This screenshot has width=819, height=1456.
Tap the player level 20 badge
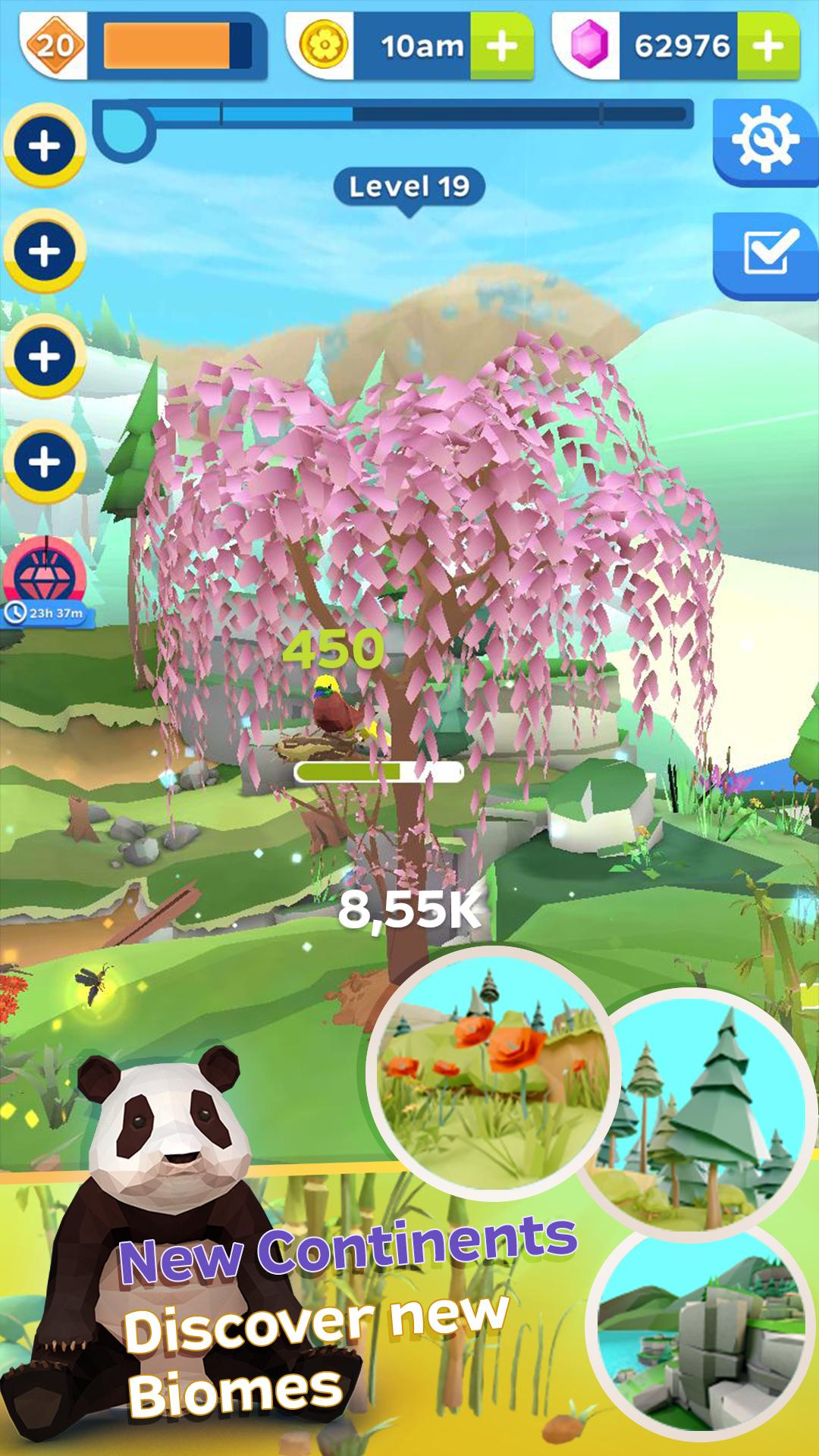pos(55,45)
